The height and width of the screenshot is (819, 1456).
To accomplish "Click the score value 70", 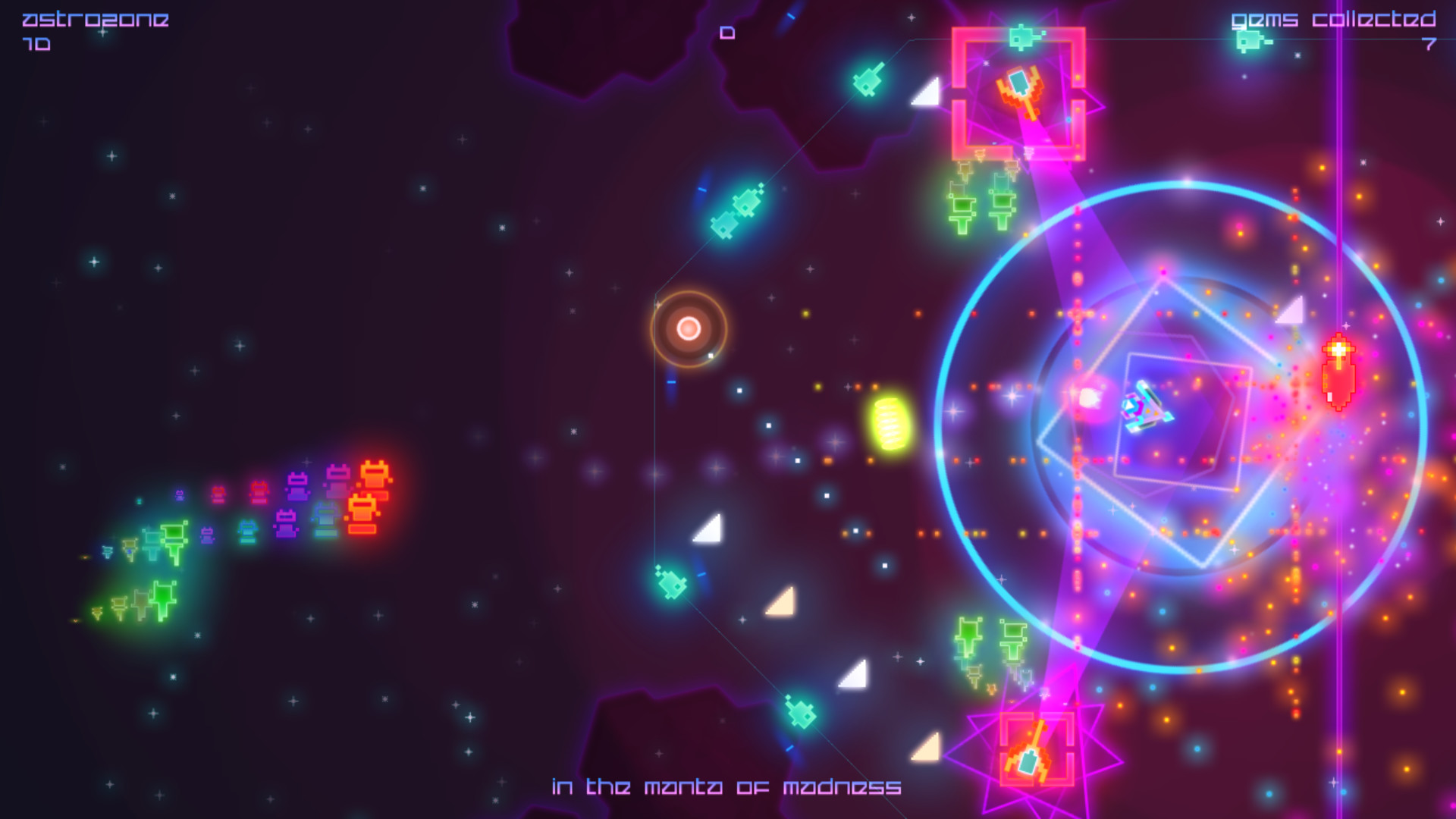I will click(x=37, y=45).
